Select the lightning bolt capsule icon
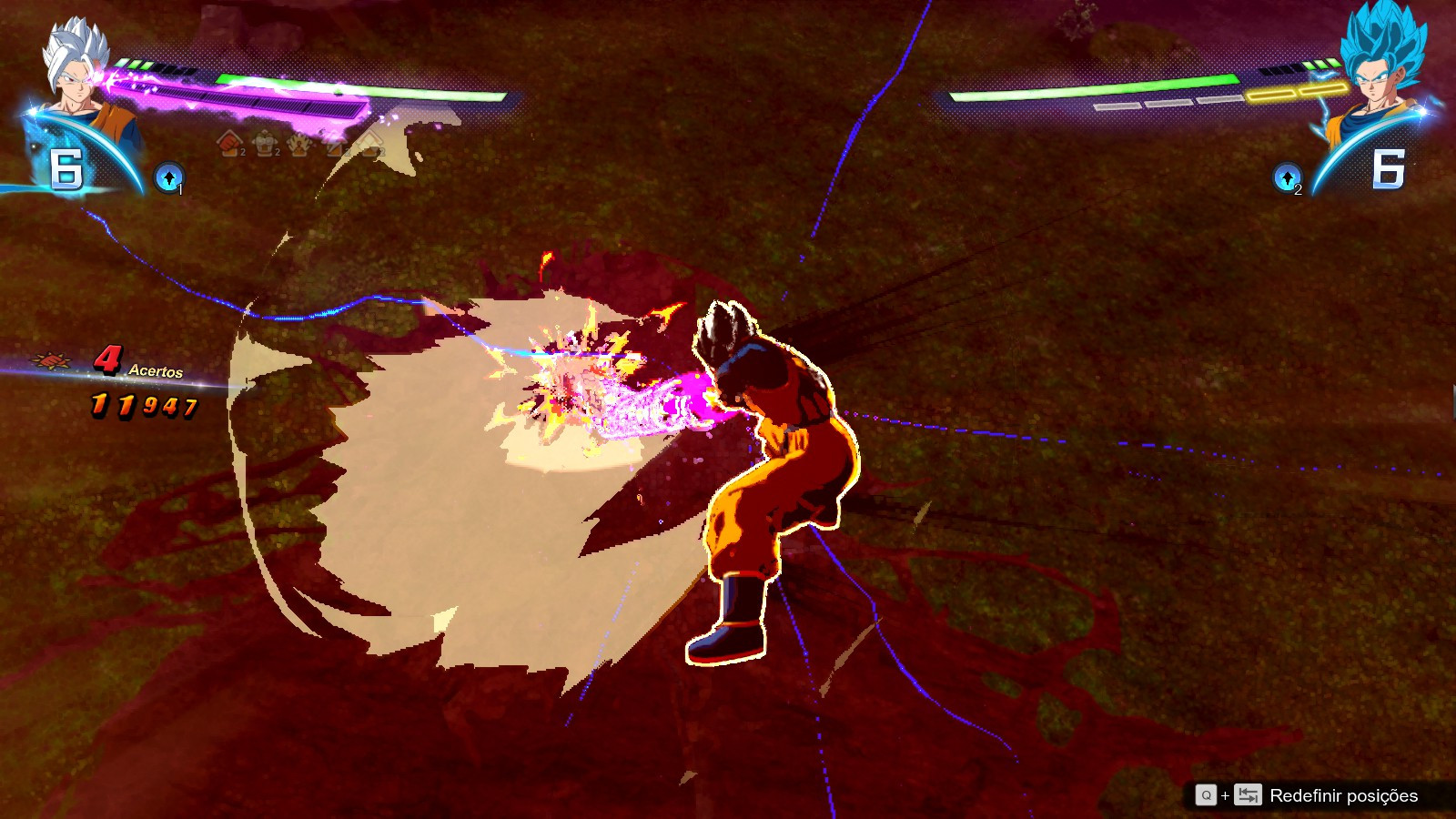The image size is (1456, 819). pos(335,146)
